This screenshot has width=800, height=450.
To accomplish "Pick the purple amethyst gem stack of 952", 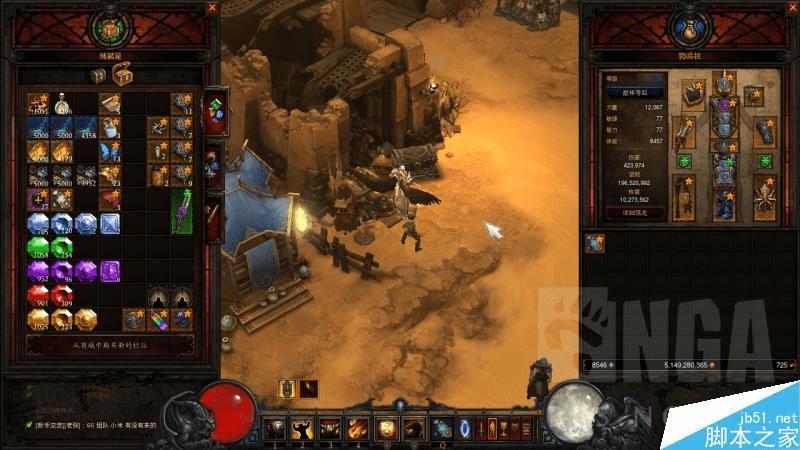I will tap(38, 272).
